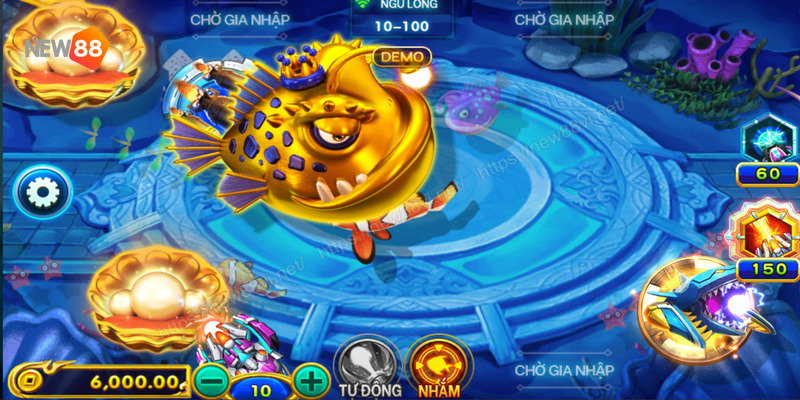Decrease bet with the minus button
Viewport: 800px width, 400px height.
(x=212, y=380)
